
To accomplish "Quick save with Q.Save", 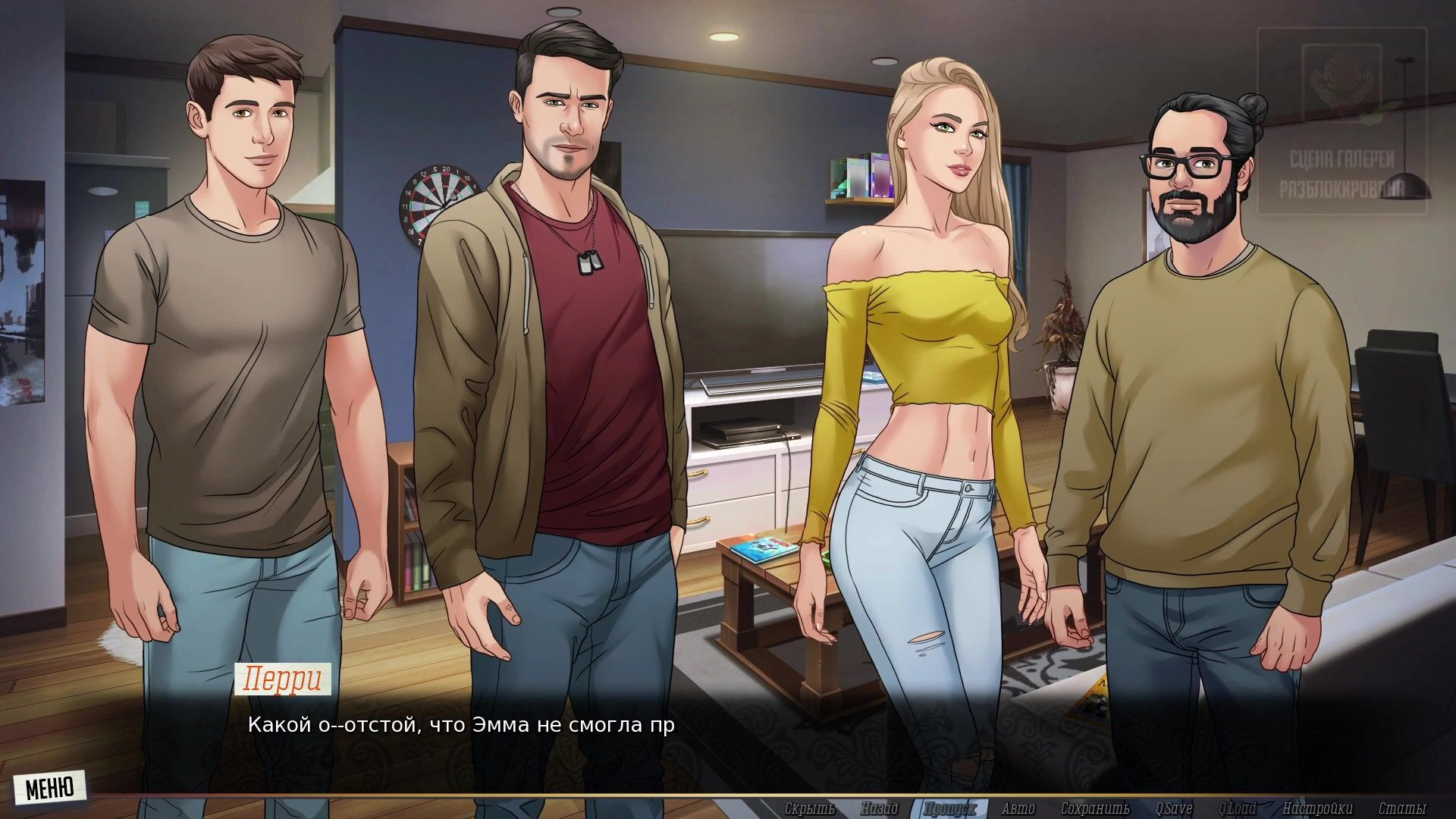I will (1174, 808).
